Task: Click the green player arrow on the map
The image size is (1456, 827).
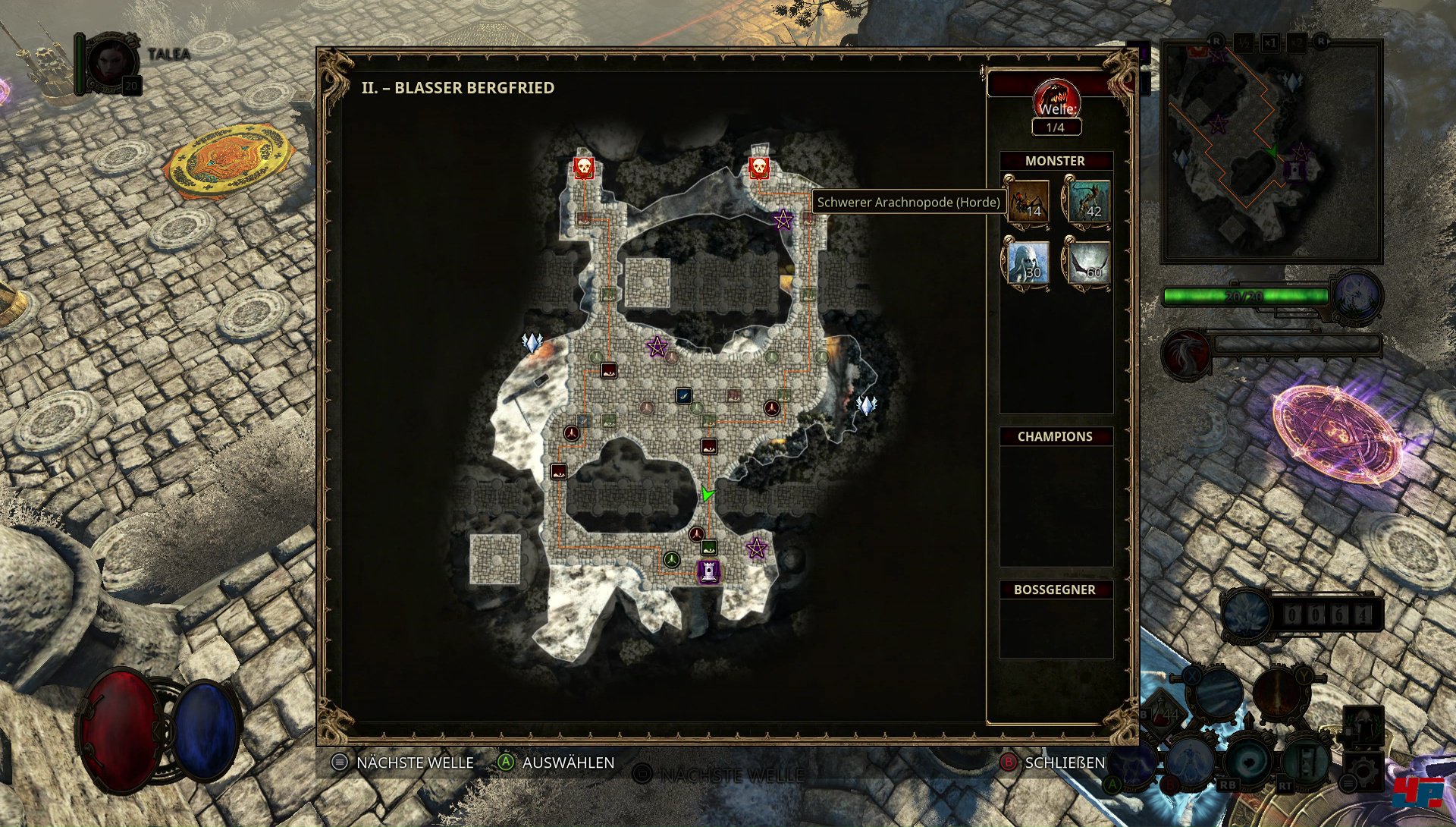Action: pos(708,494)
